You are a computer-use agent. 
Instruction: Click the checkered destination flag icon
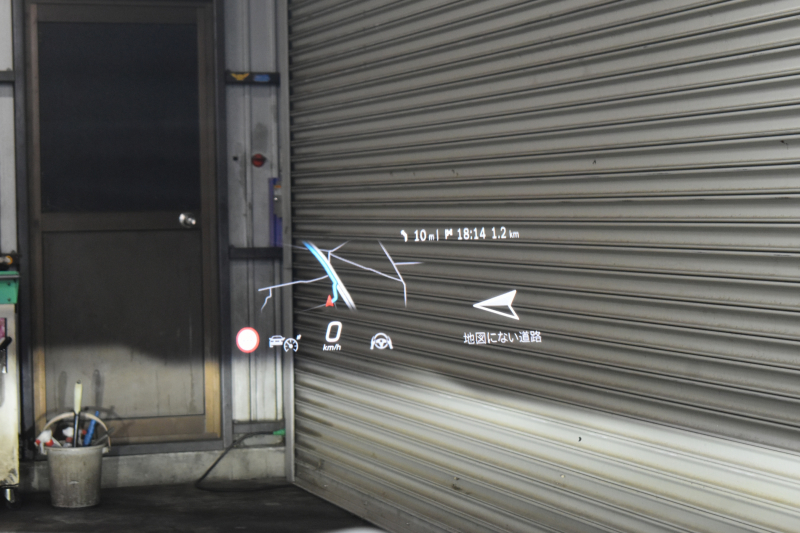tap(449, 234)
